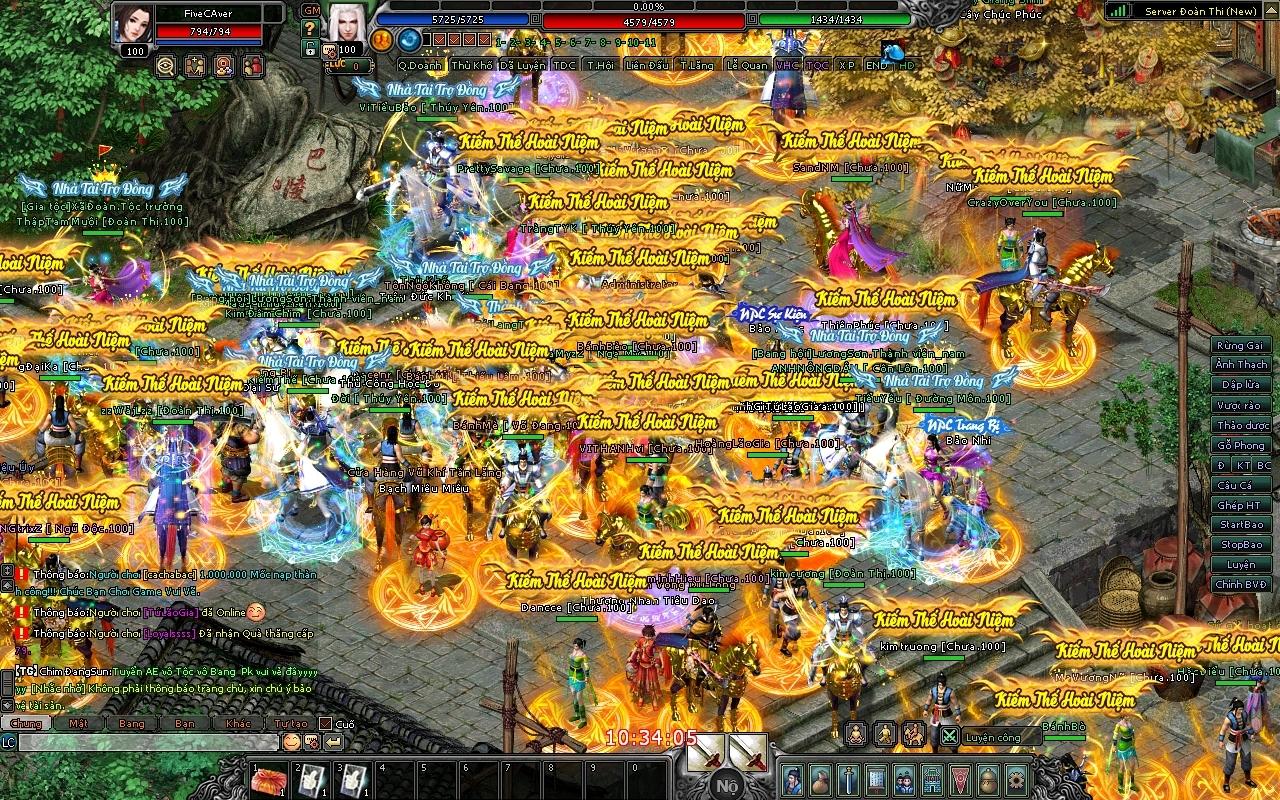The image size is (1280, 800).
Task: Choose the Thảo dược side button
Action: tap(1241, 425)
